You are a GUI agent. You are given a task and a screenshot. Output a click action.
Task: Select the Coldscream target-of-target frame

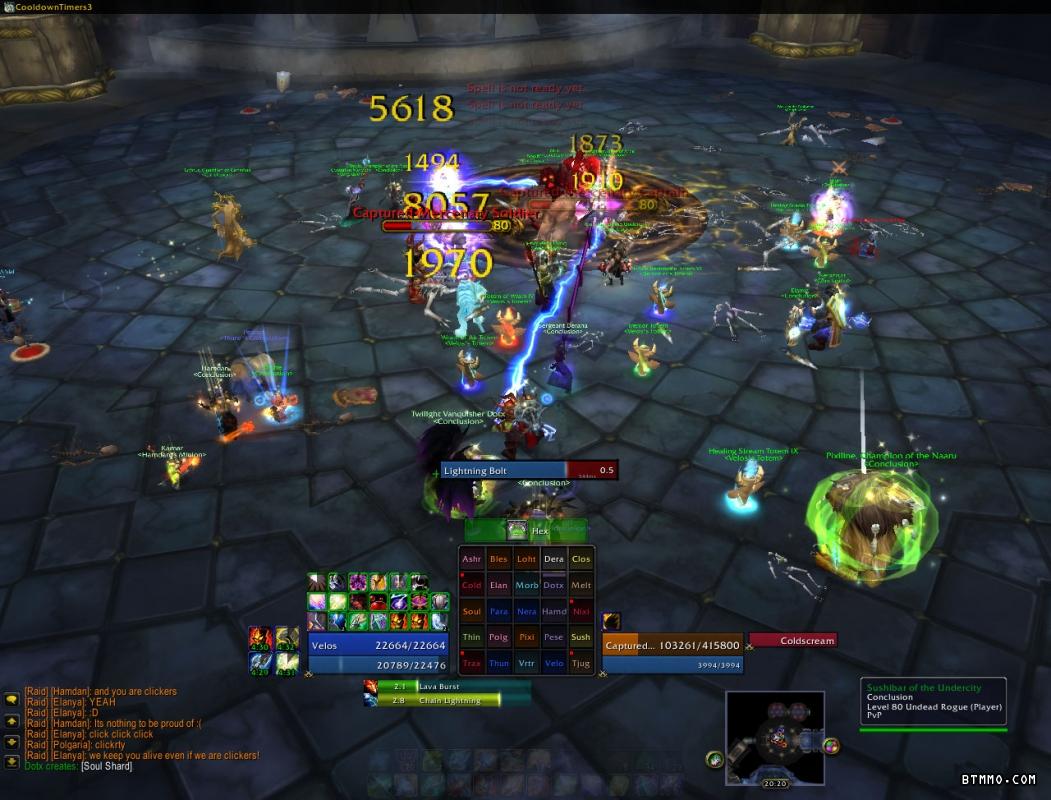[792, 641]
